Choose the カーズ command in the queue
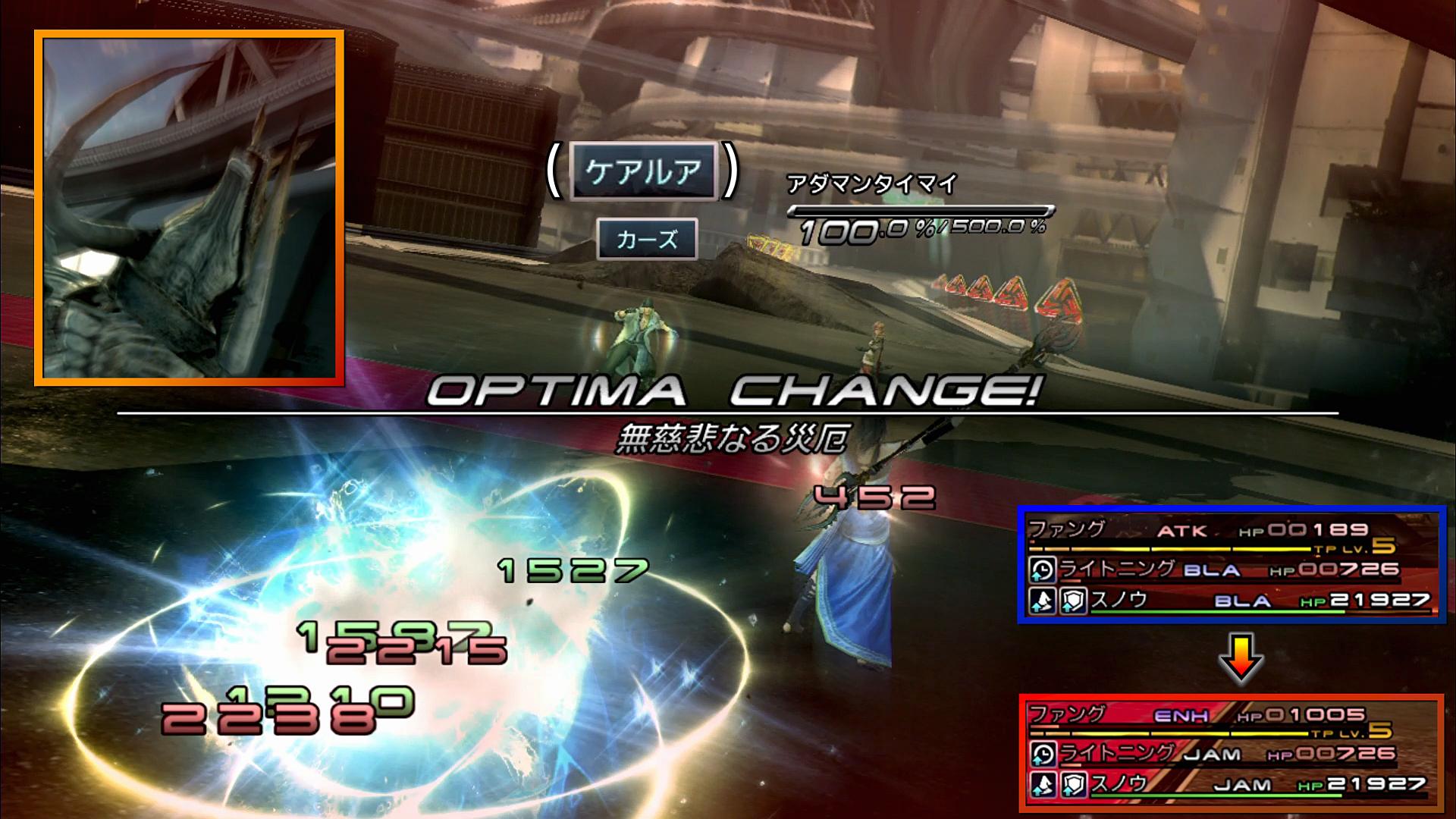 646,240
